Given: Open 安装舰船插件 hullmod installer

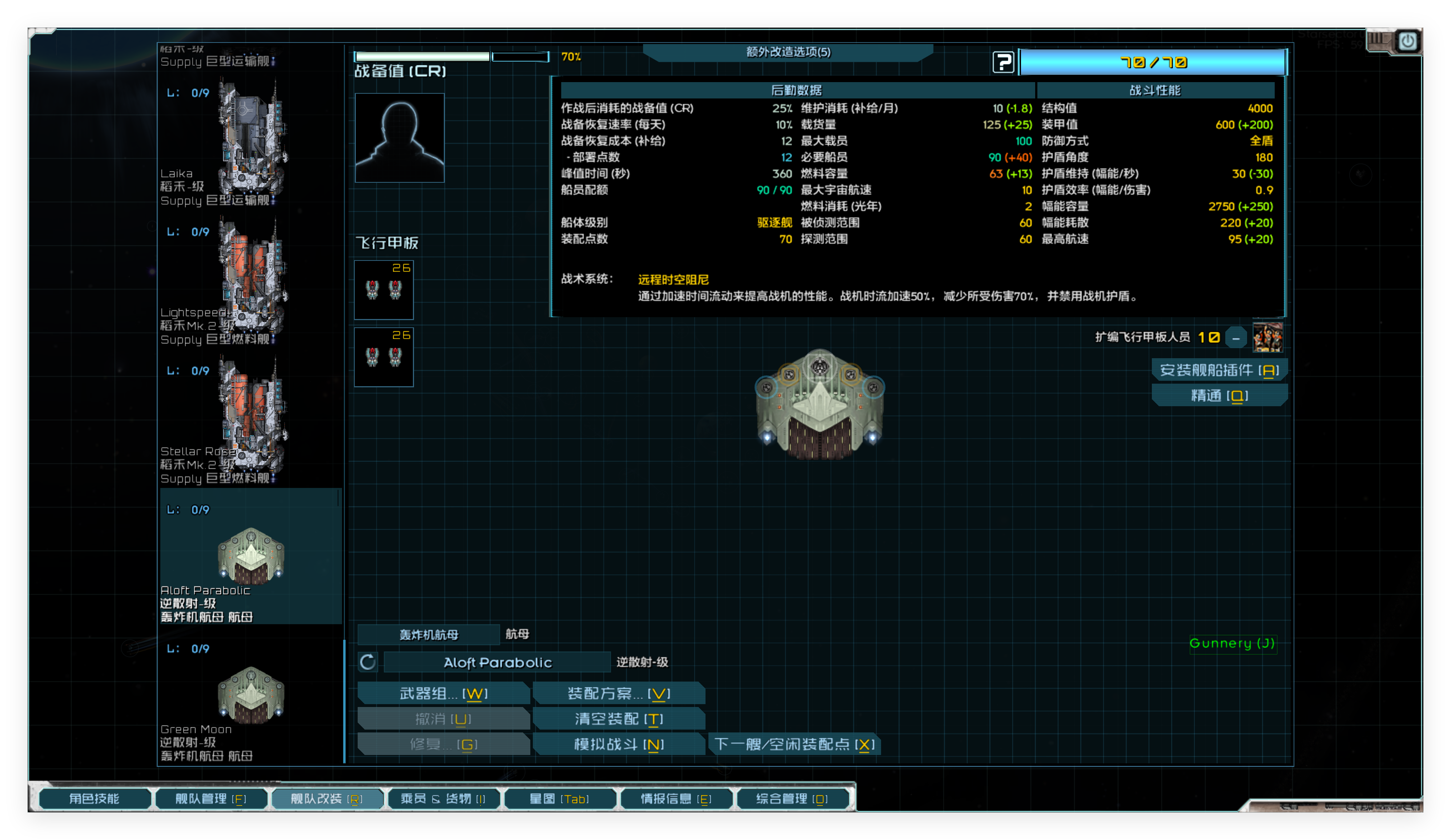Looking at the screenshot, I should (1219, 370).
